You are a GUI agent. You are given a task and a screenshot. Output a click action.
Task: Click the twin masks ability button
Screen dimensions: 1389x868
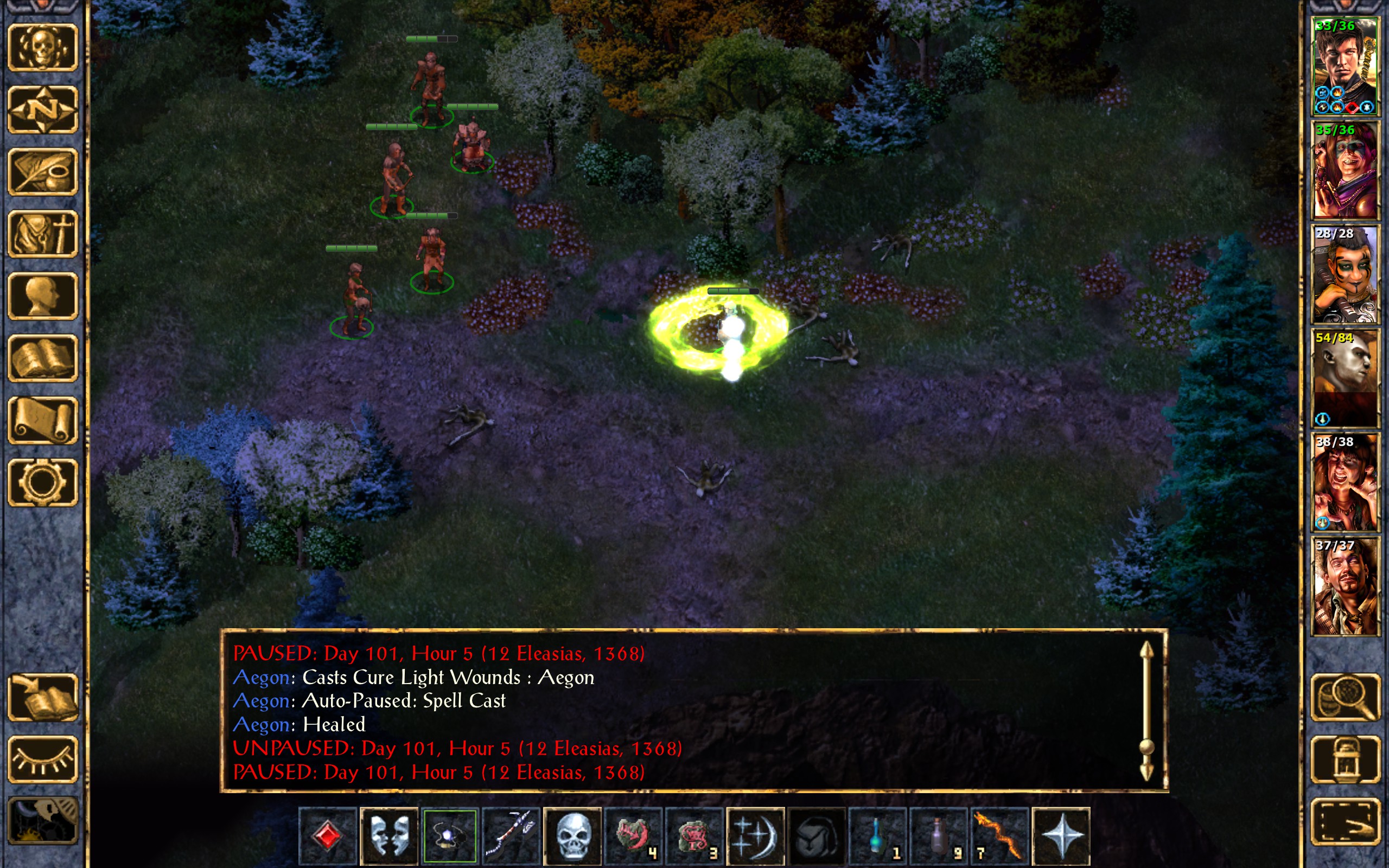tap(389, 836)
